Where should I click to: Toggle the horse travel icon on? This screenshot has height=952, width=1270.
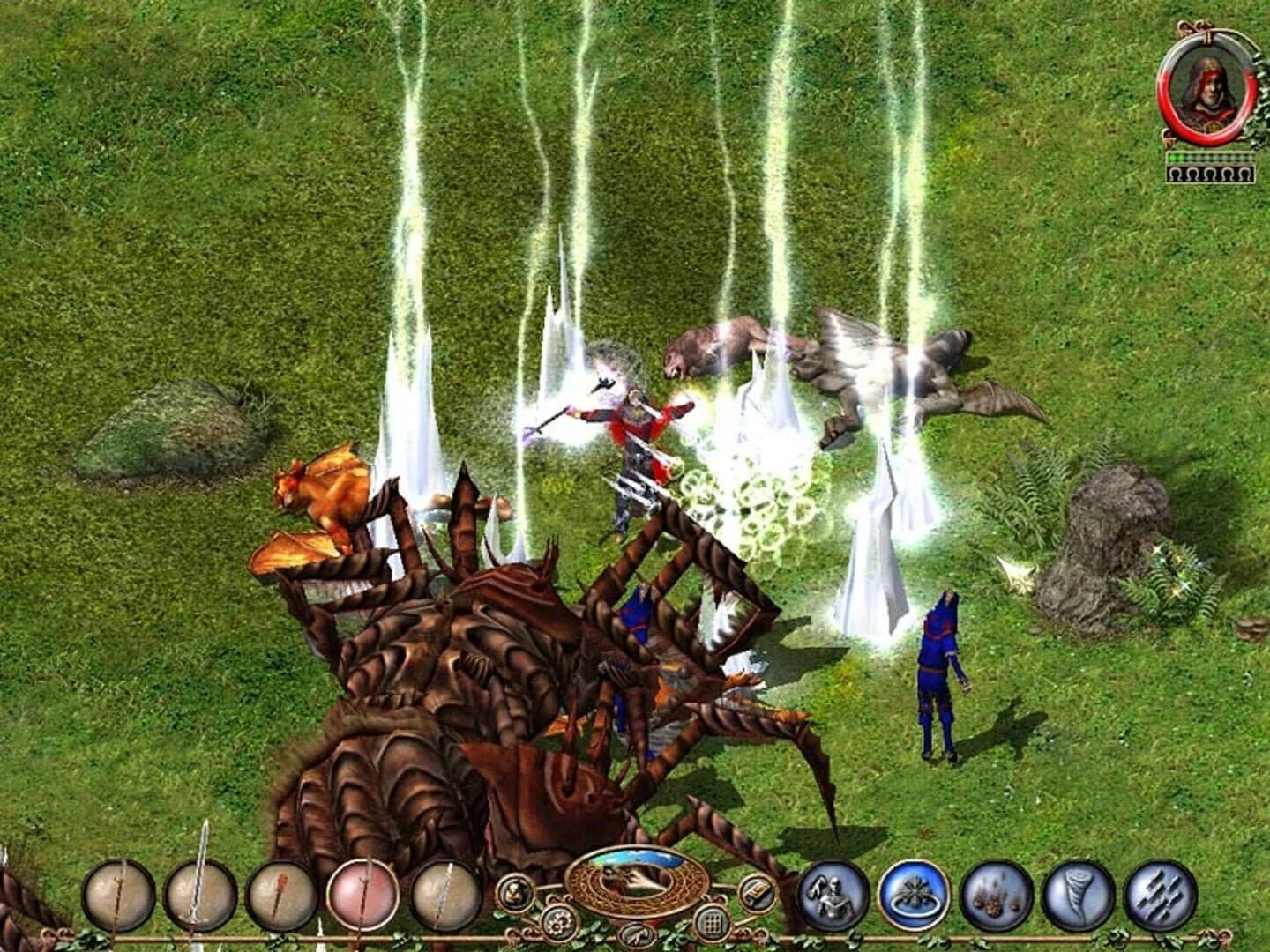coord(637,936)
